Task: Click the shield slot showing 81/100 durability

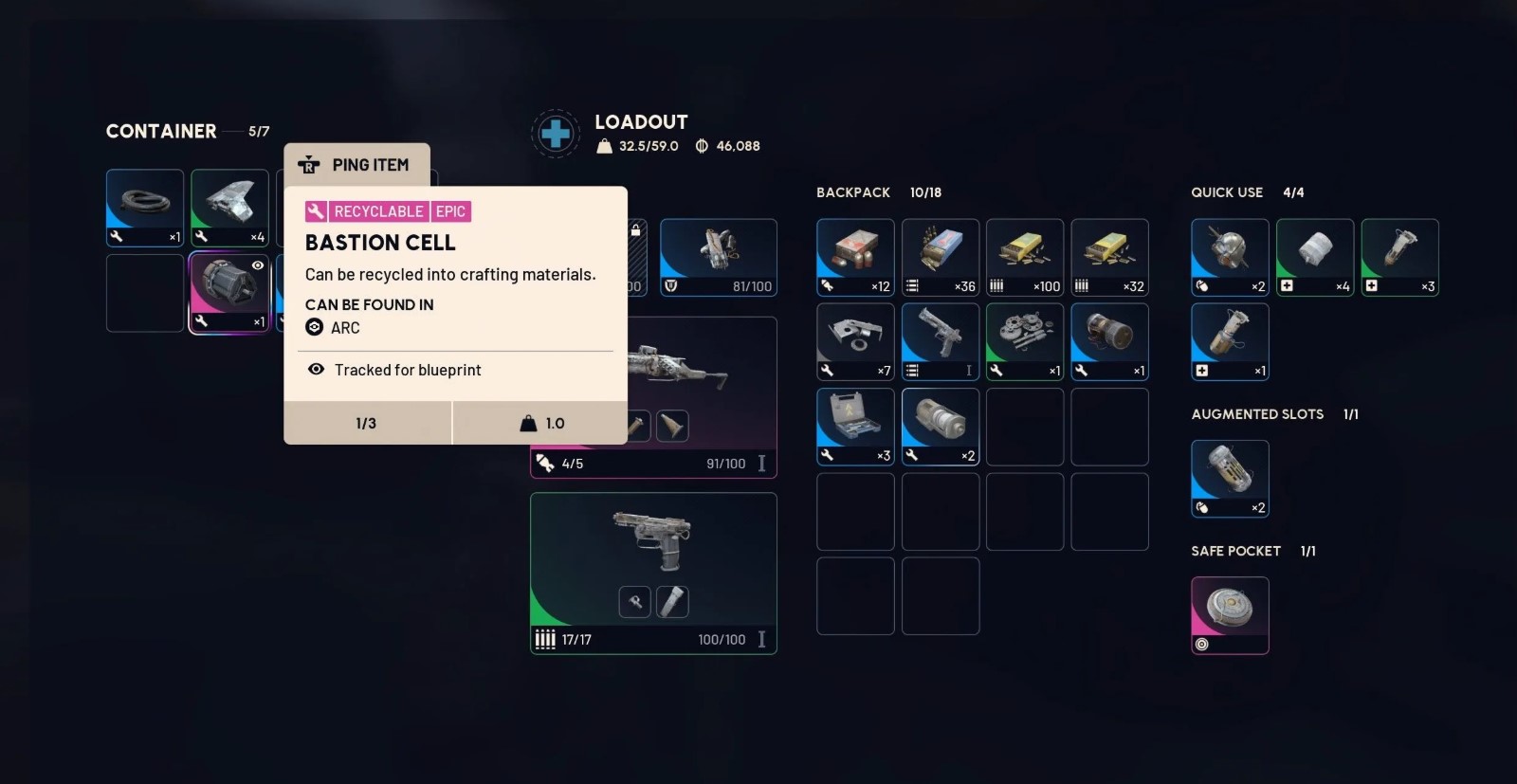Action: point(719,257)
